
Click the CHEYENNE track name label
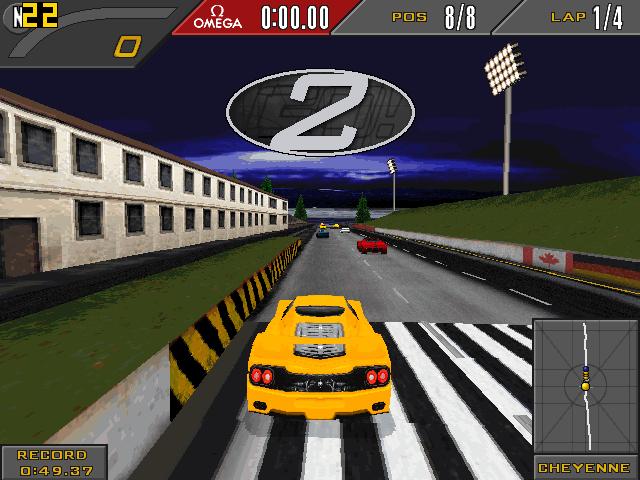pos(585,468)
